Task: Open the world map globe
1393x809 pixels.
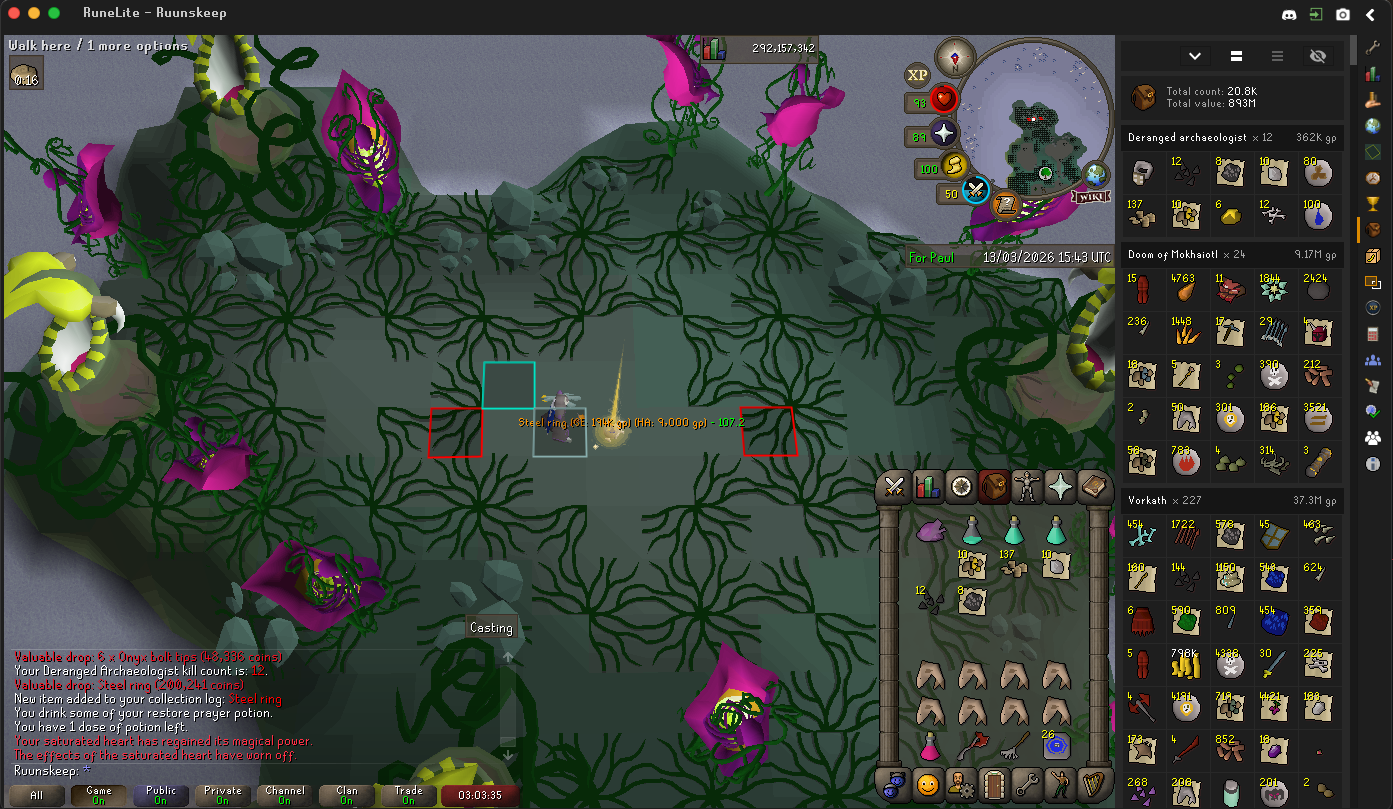Action: pyautogui.click(x=1096, y=174)
